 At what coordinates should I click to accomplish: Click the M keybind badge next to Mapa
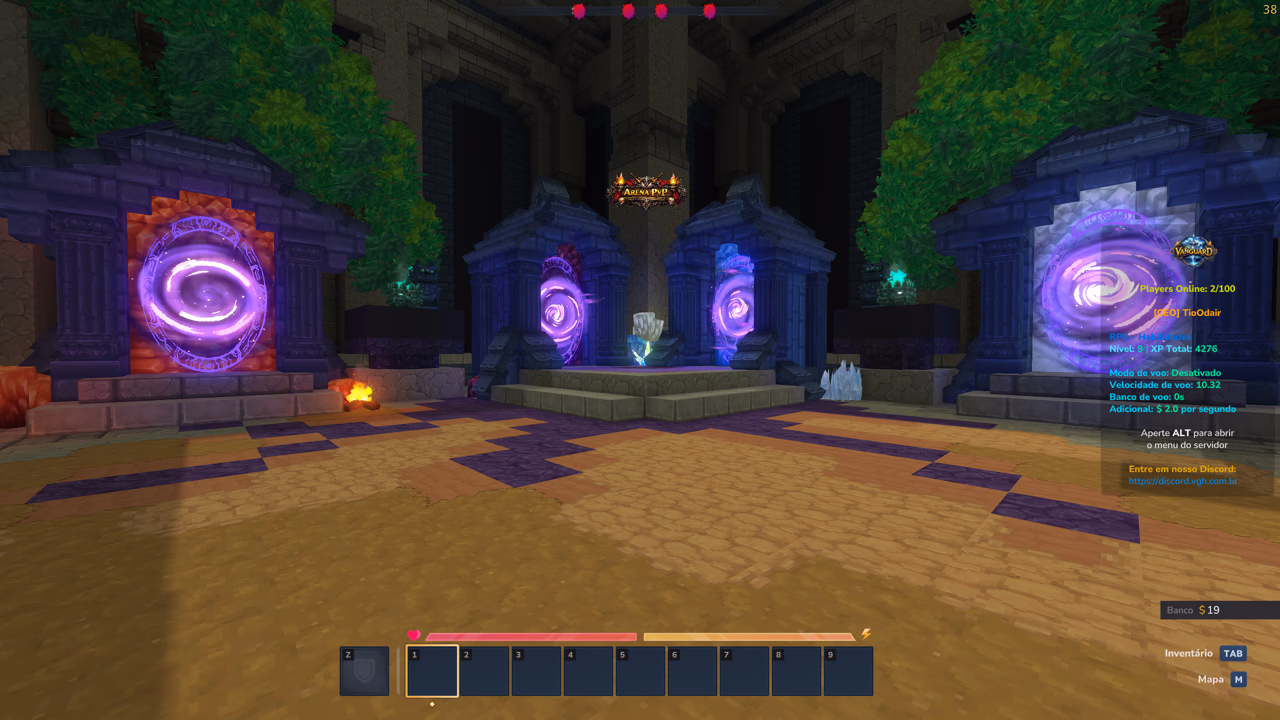[1237, 678]
